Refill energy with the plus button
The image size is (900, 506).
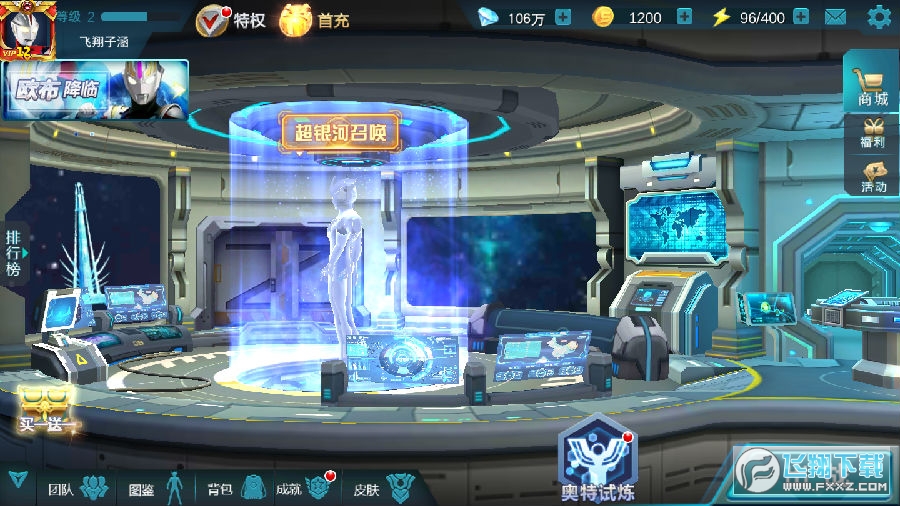click(802, 17)
